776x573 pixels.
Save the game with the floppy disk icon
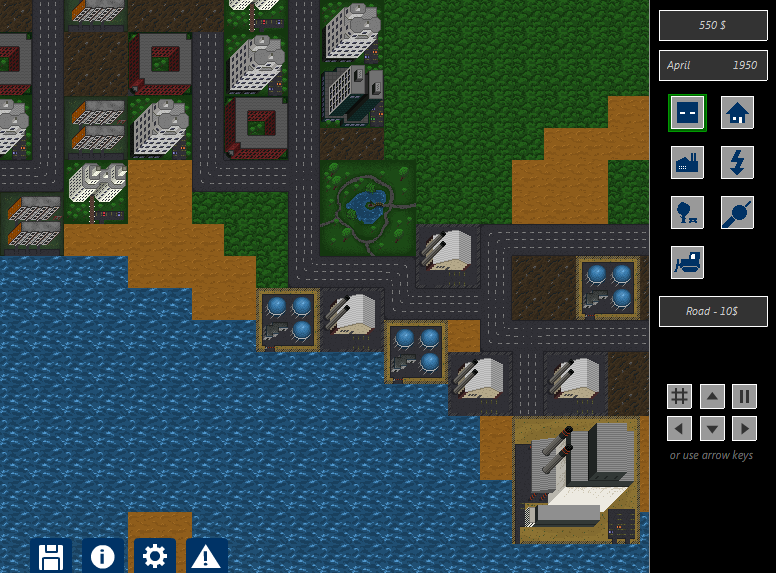click(x=51, y=556)
